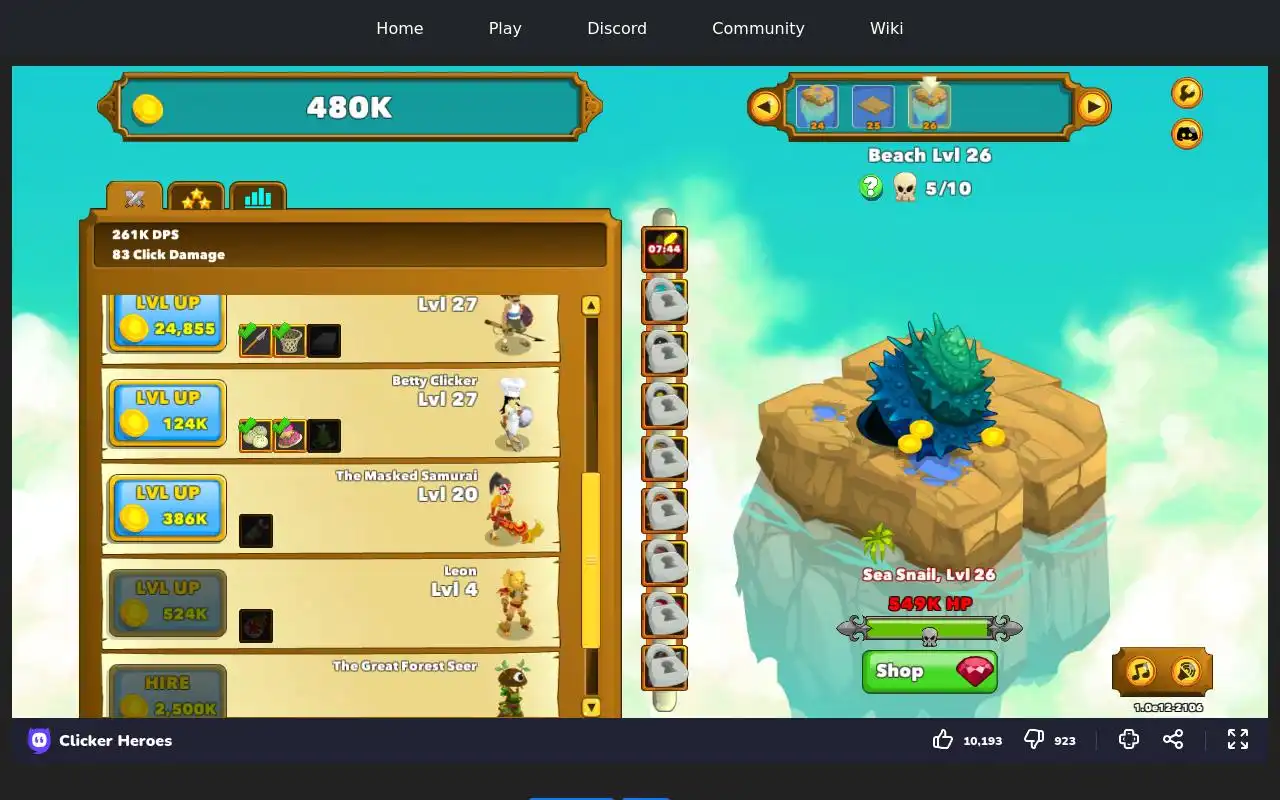Level up Leon for 524K
Image resolution: width=1280 pixels, height=800 pixels.
(x=166, y=602)
